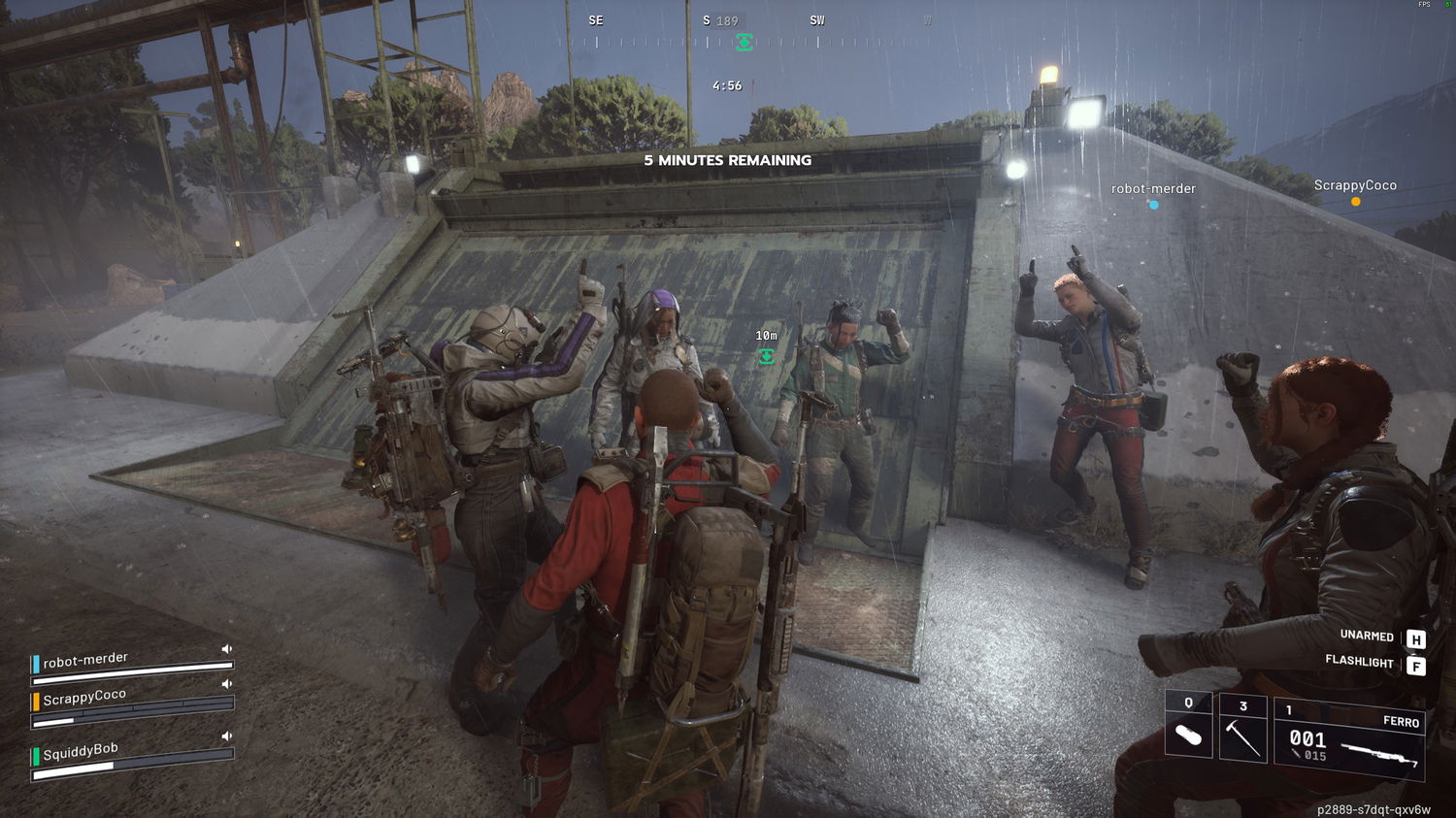The image size is (1456, 818).
Task: Click robot-merder's floating name tag
Action: pos(1153,188)
